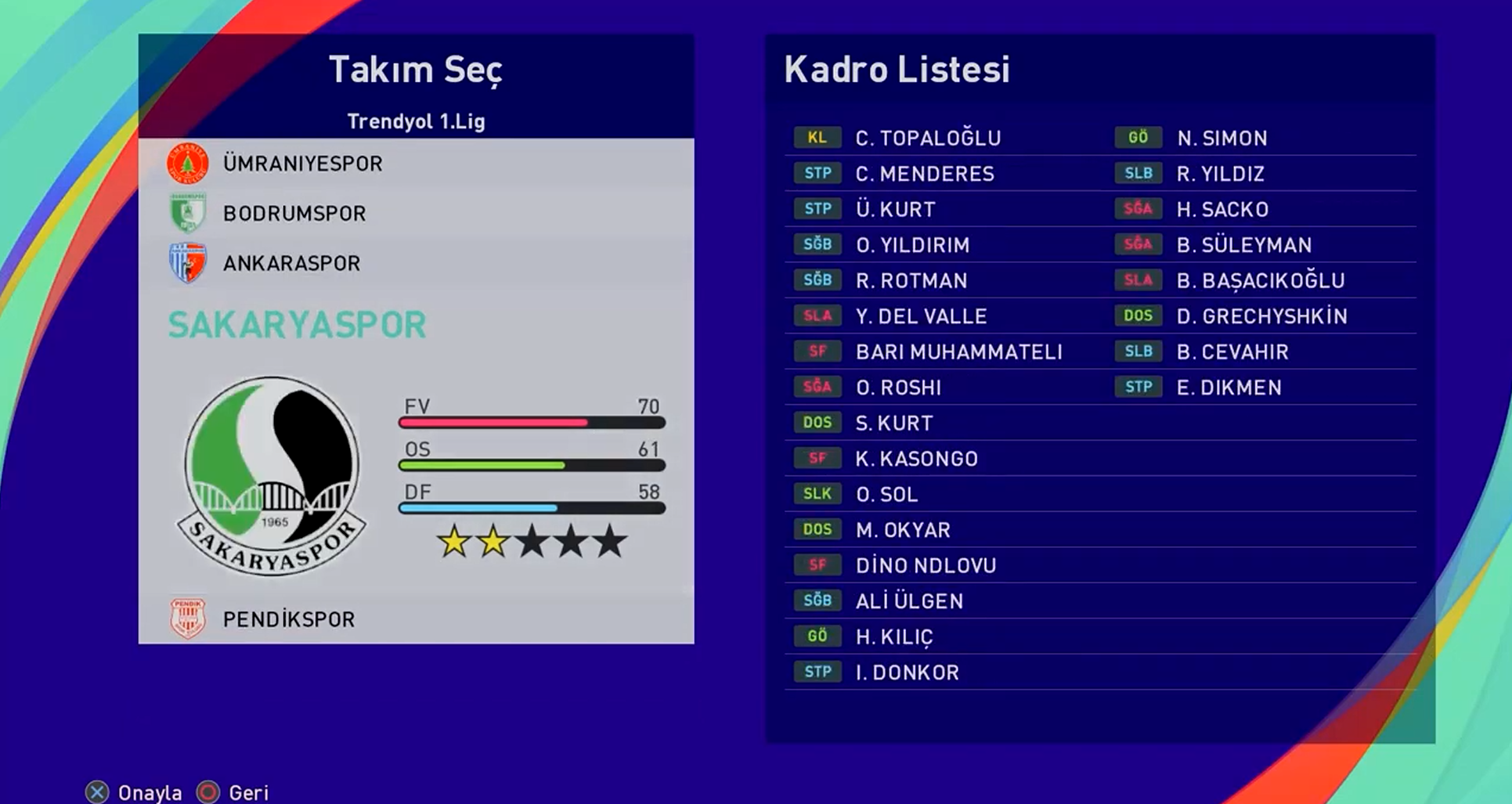This screenshot has width=1512, height=804.
Task: Select goalkeeper C. Topaloğlu row
Action: (928, 139)
